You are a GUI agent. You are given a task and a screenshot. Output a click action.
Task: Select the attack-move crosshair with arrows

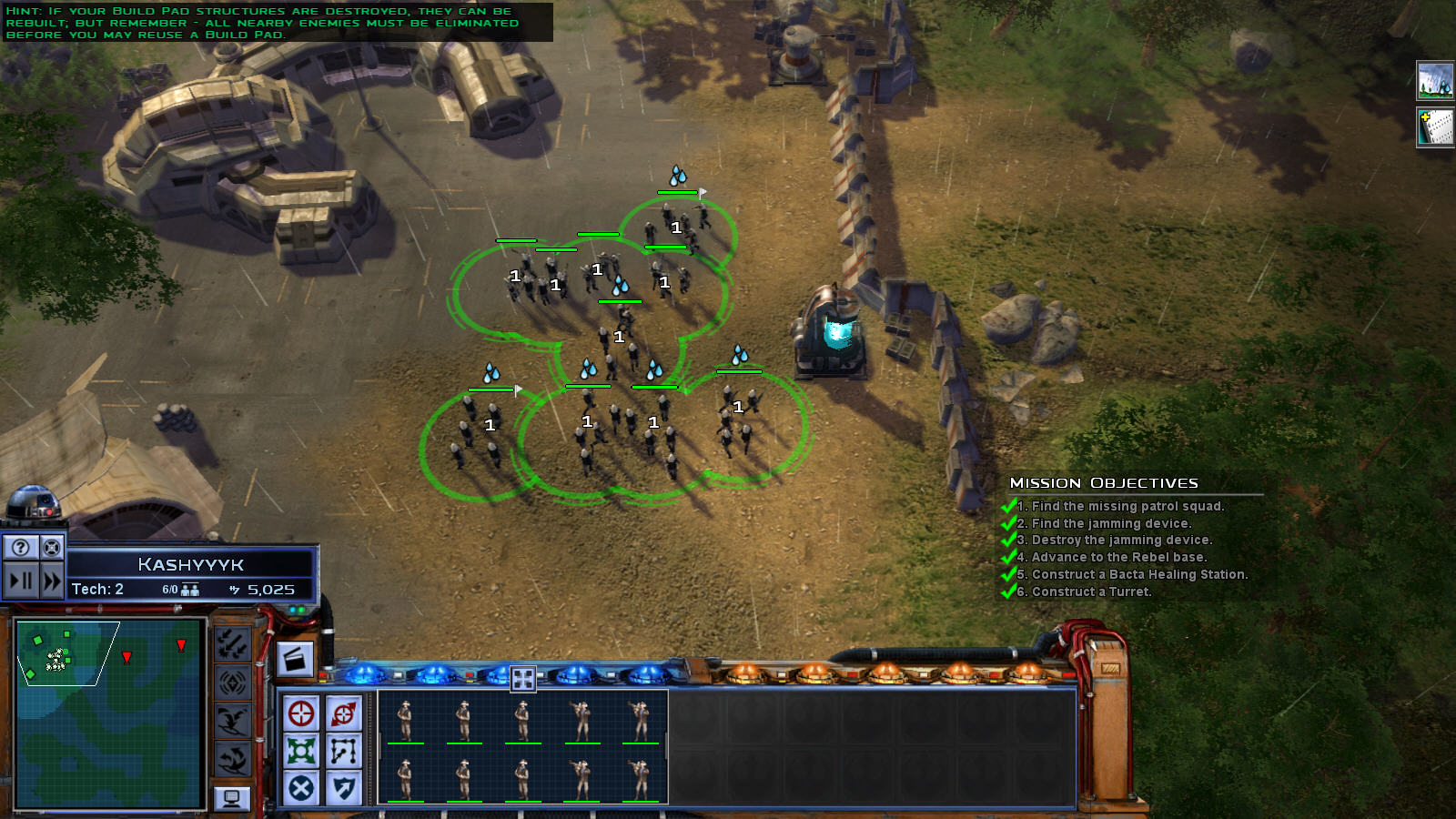click(344, 713)
